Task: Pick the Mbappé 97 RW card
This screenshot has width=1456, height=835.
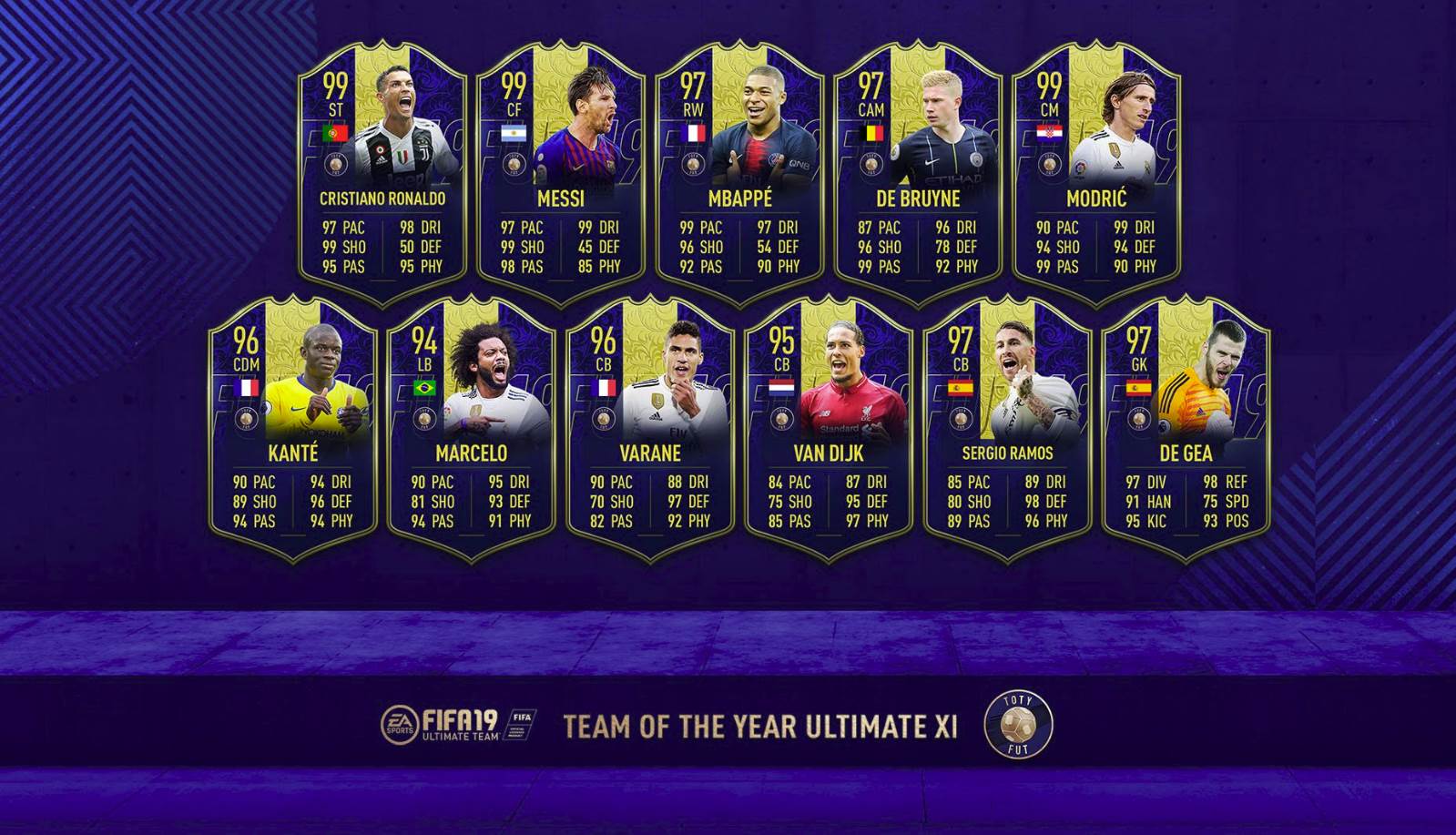Action: [739, 173]
